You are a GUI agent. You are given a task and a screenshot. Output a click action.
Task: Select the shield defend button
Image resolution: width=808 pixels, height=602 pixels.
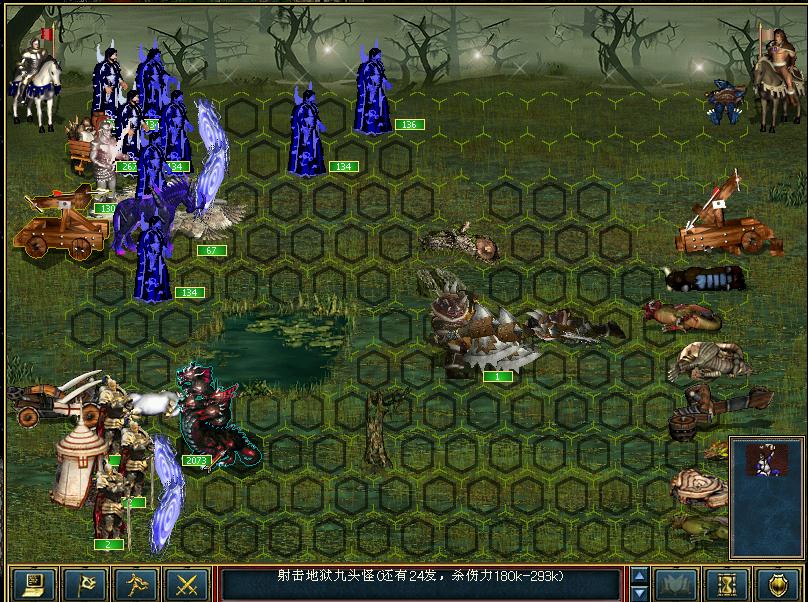pos(777,583)
